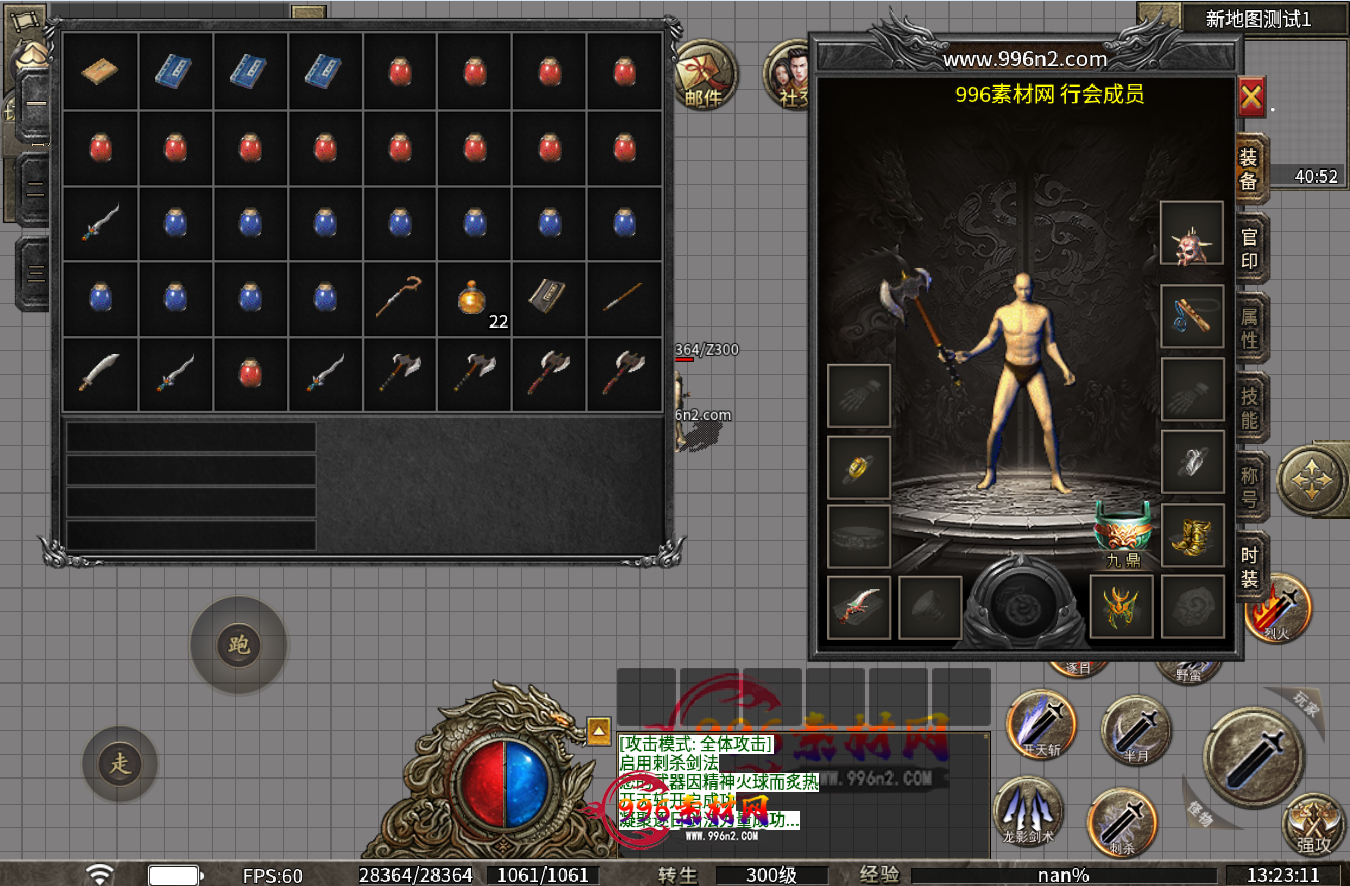
Task: Select the golden boots equipment slot
Action: click(x=1192, y=536)
